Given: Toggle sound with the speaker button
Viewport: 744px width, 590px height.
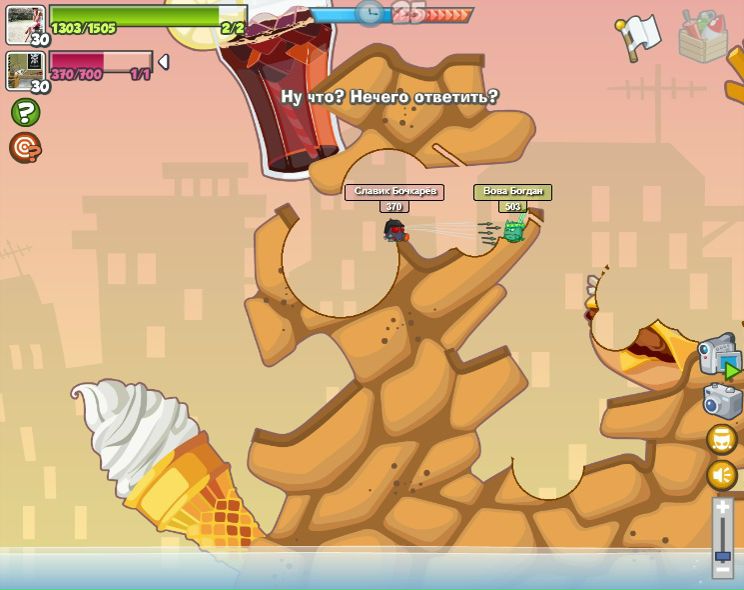Looking at the screenshot, I should pyautogui.click(x=722, y=474).
